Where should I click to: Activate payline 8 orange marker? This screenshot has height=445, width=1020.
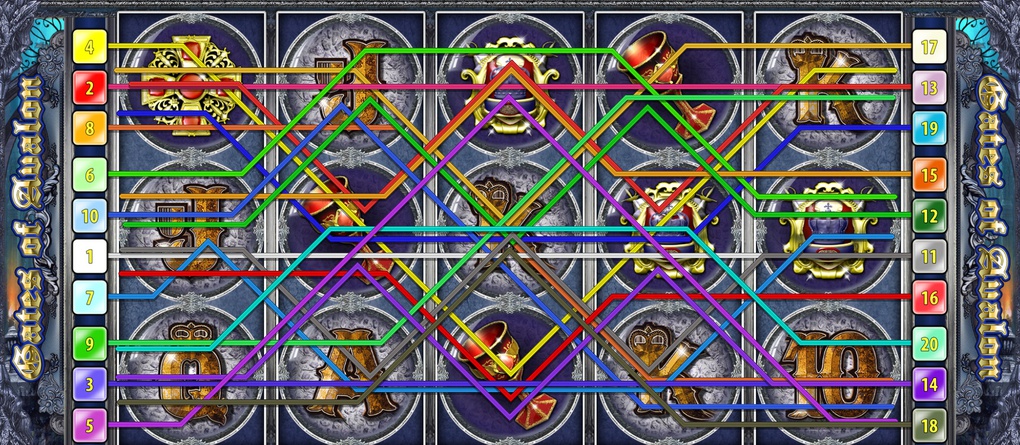tap(89, 129)
